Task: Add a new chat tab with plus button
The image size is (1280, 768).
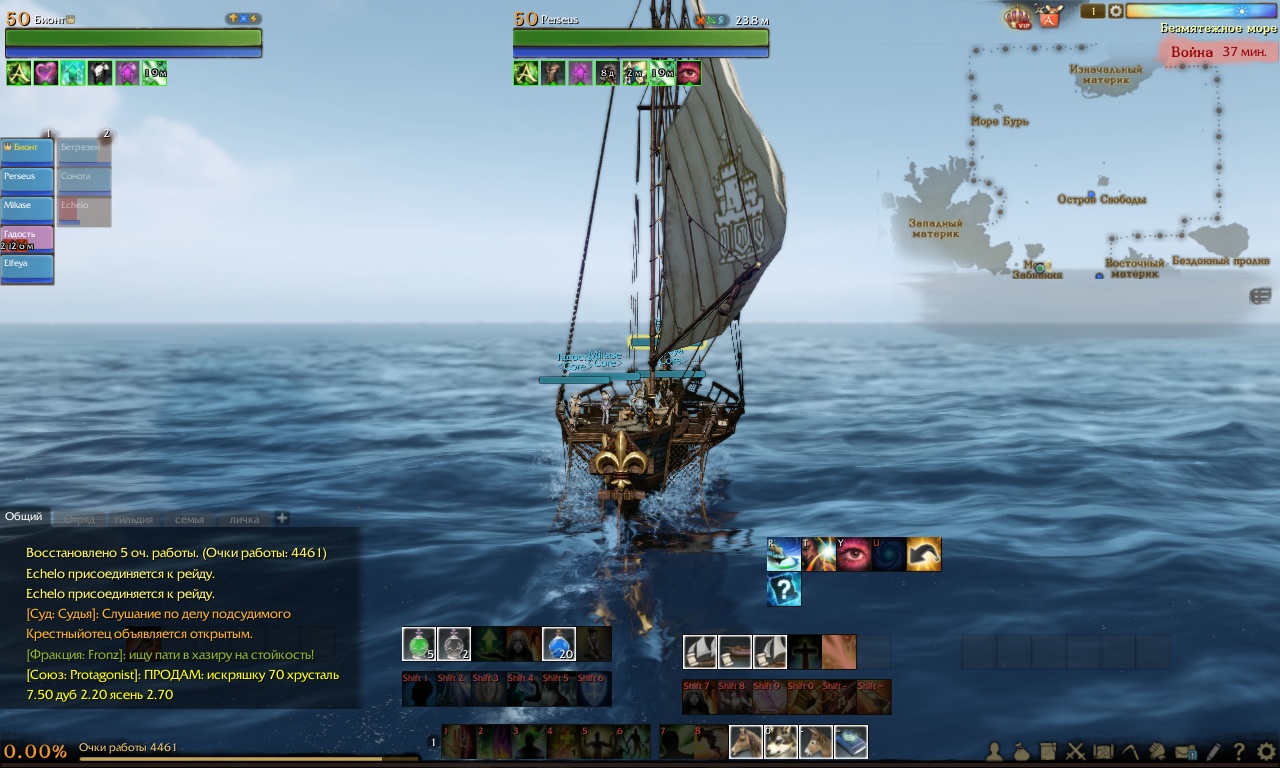Action: click(282, 518)
